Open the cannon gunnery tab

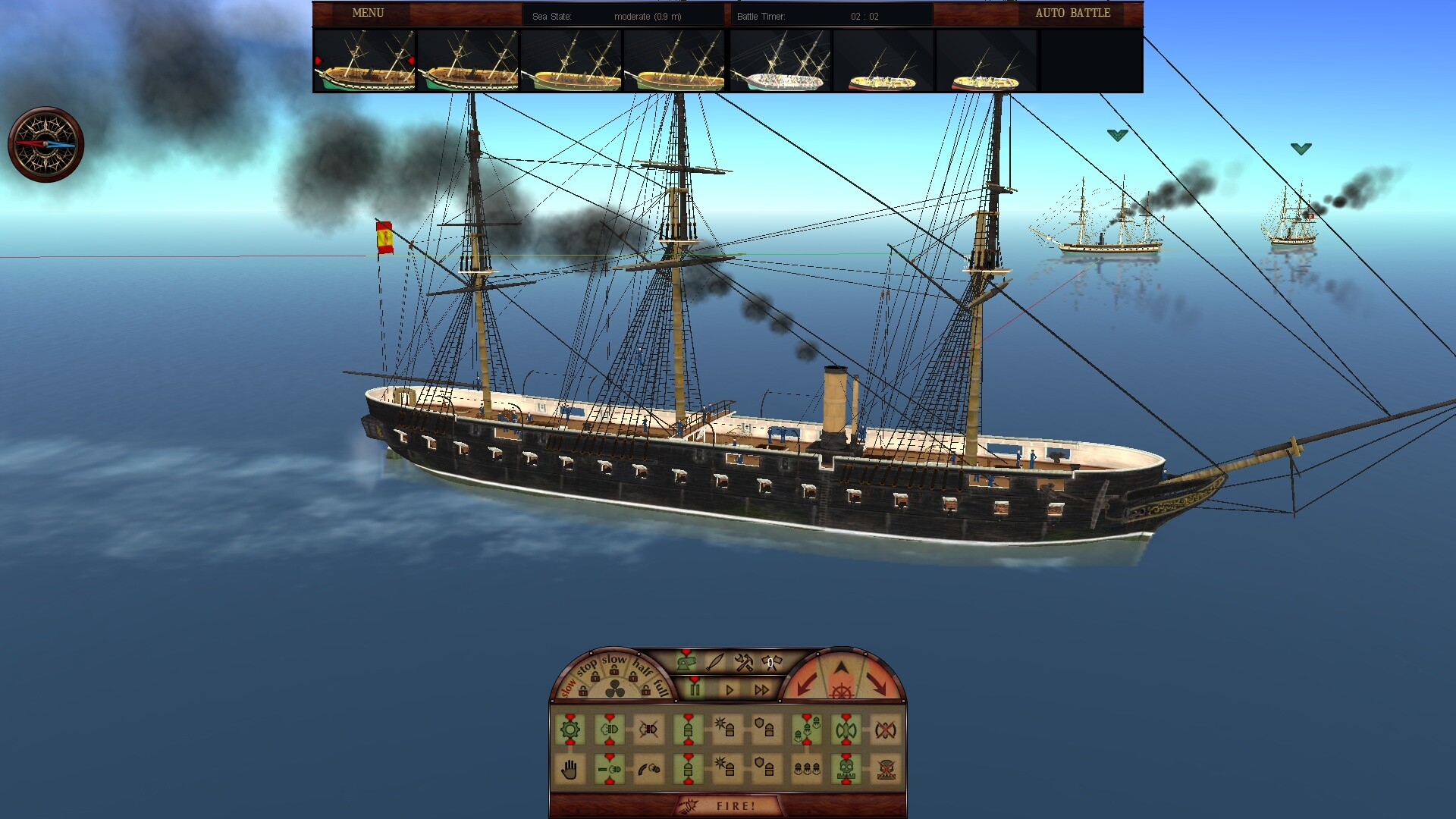tap(687, 663)
